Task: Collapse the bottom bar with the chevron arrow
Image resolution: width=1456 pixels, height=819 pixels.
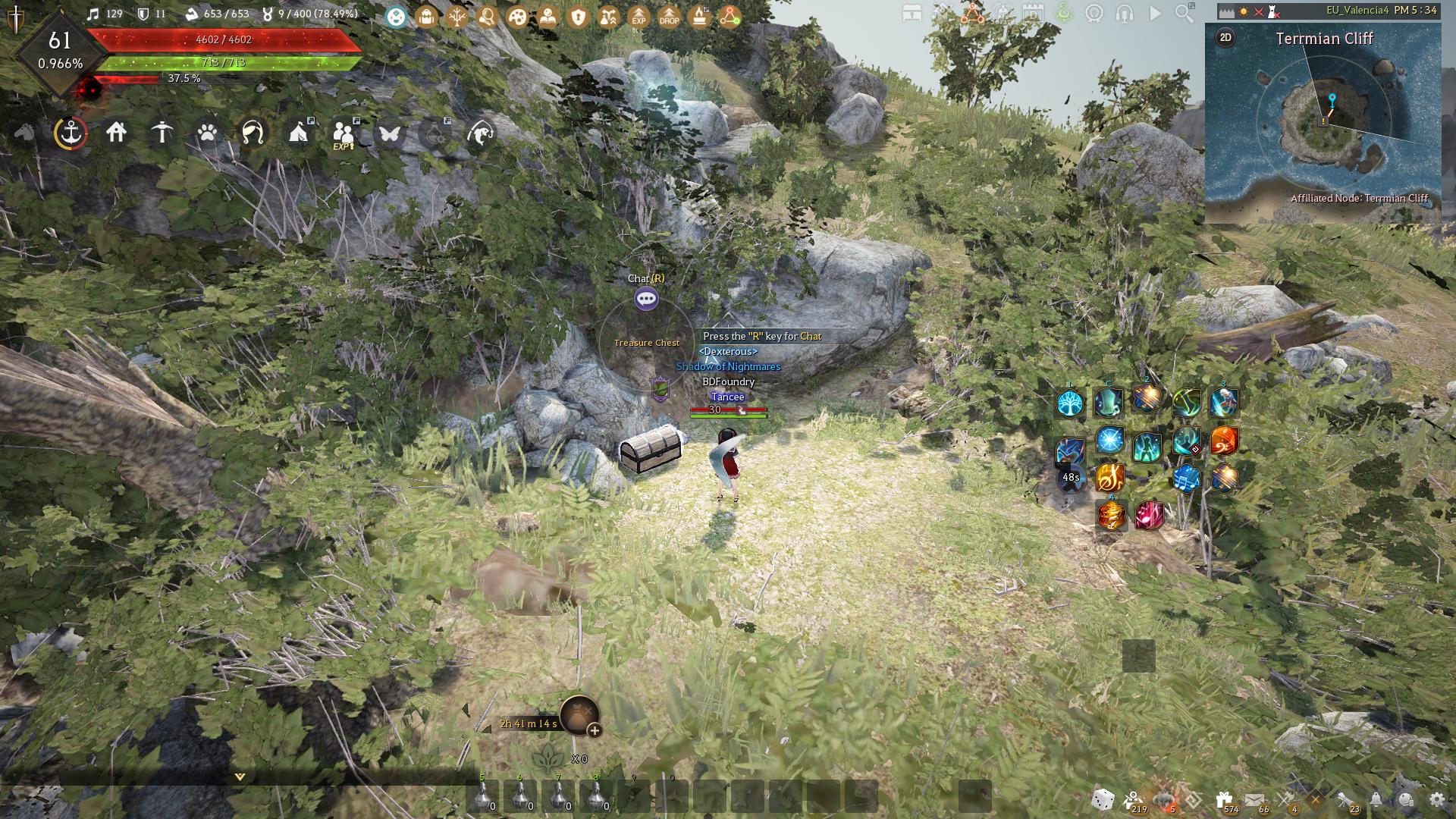Action: [239, 777]
